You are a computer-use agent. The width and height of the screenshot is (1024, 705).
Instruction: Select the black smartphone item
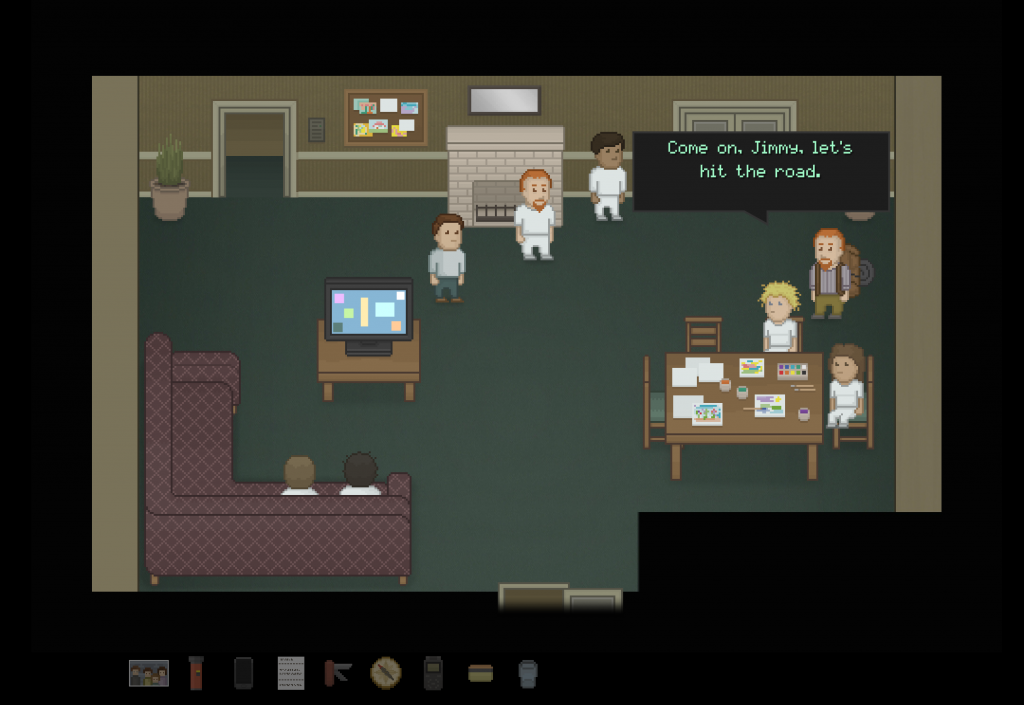point(243,673)
